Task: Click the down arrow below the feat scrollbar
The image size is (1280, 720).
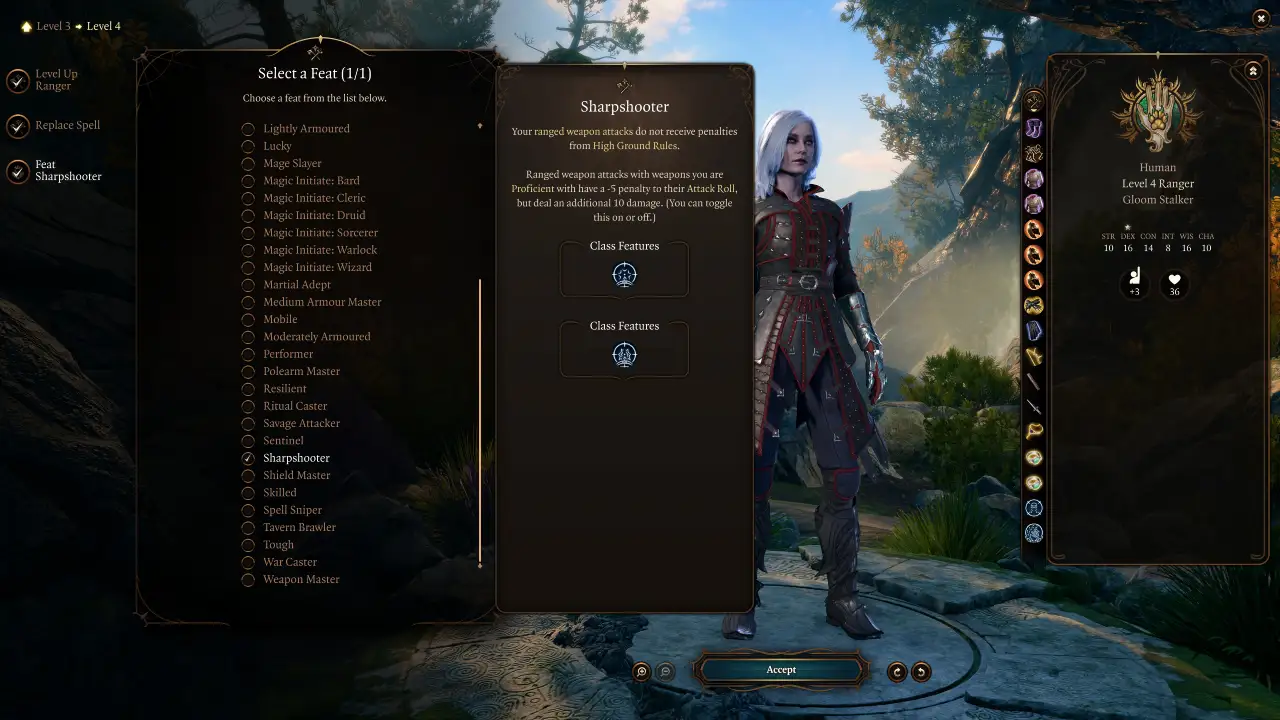Action: pyautogui.click(x=480, y=566)
